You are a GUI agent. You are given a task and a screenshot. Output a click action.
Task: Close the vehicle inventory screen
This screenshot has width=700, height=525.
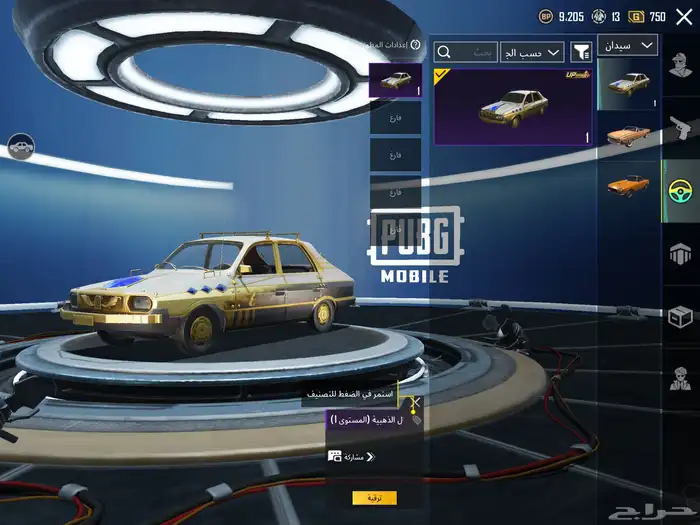coord(684,16)
